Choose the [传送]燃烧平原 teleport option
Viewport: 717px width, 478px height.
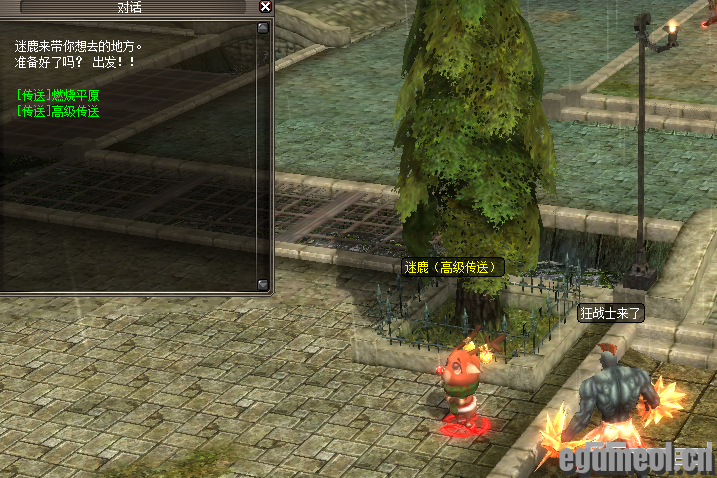58,96
